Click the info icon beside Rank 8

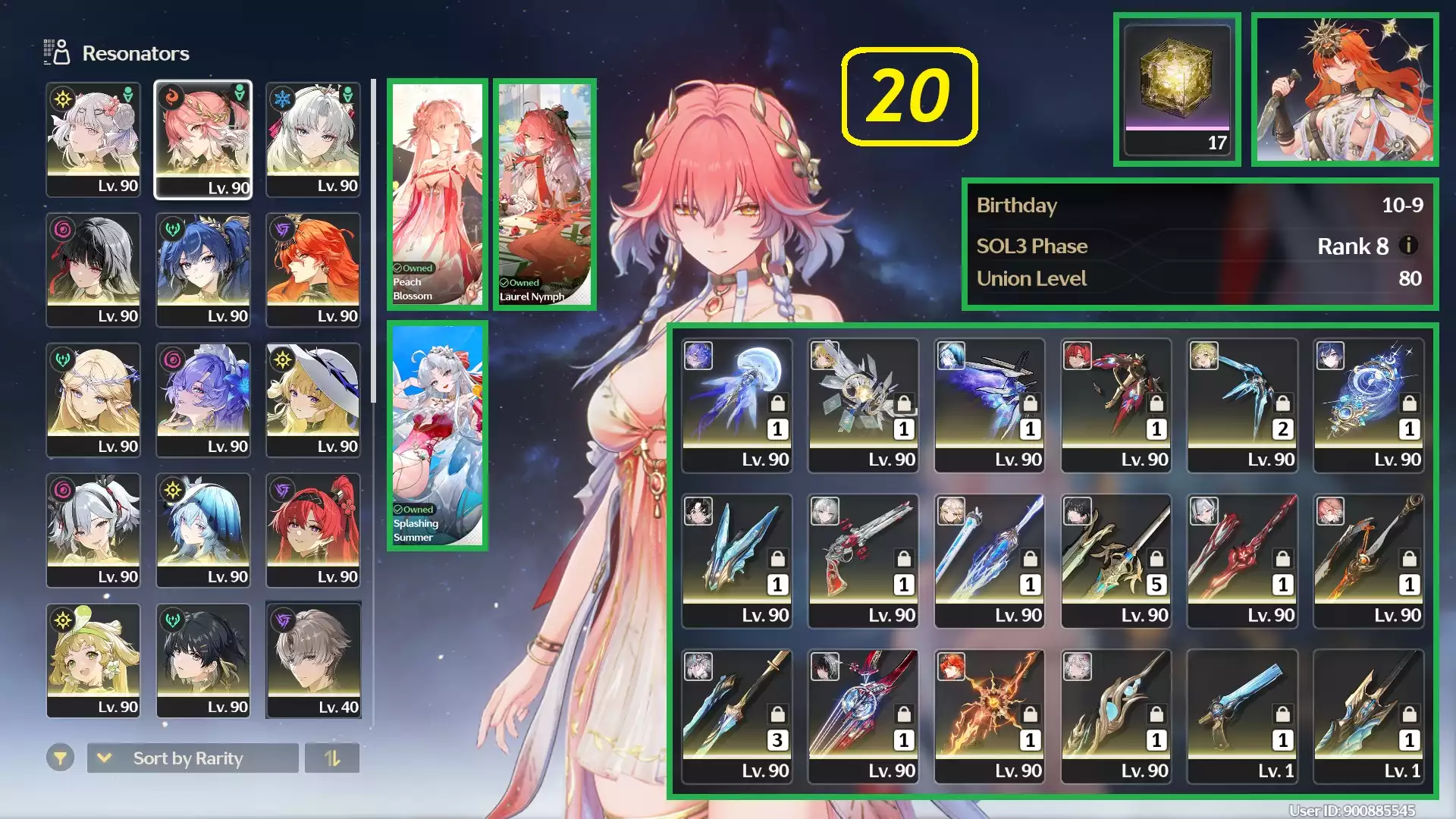pyautogui.click(x=1408, y=246)
